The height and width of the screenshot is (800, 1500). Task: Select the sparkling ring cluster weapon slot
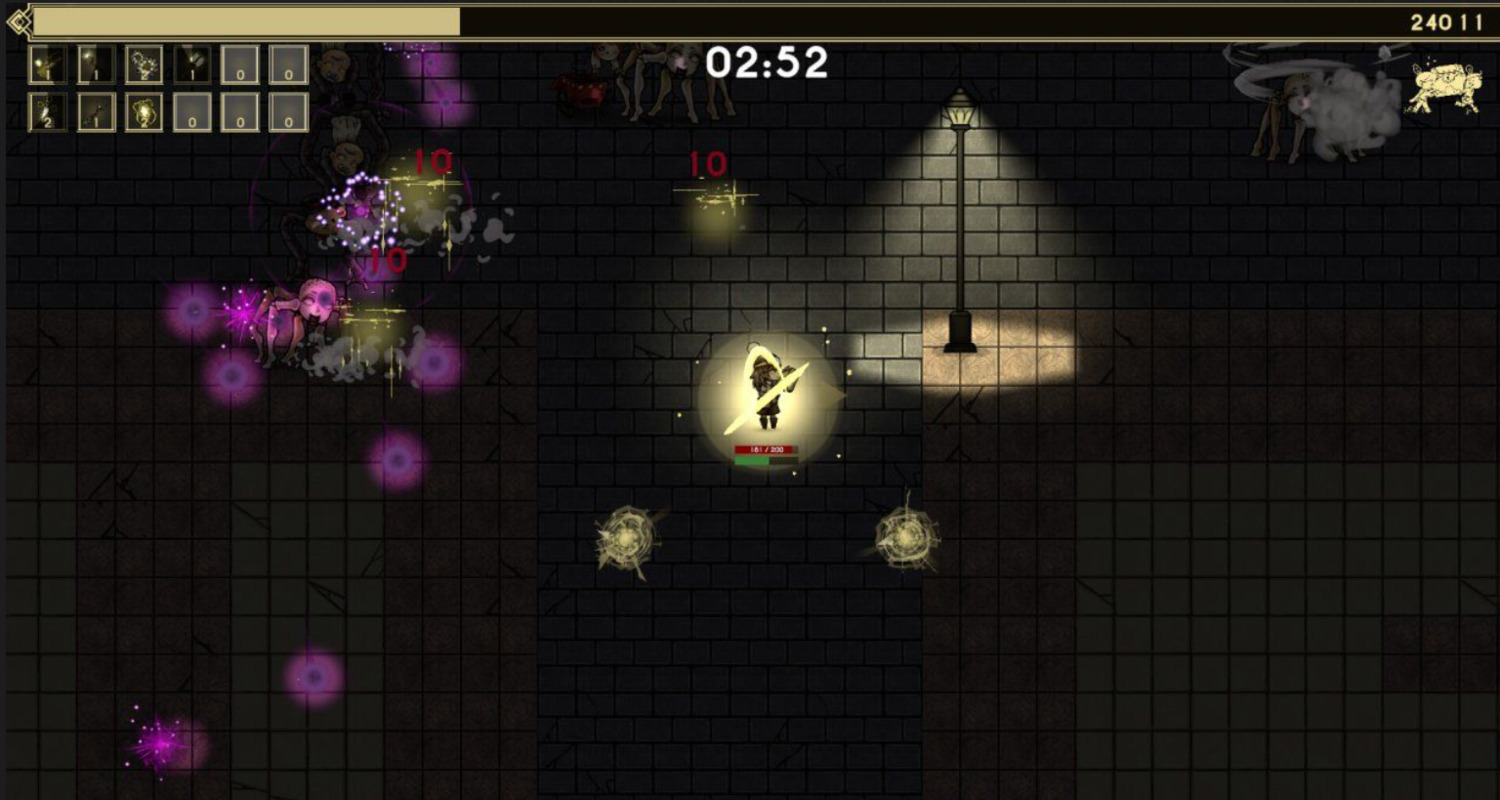pyautogui.click(x=144, y=64)
